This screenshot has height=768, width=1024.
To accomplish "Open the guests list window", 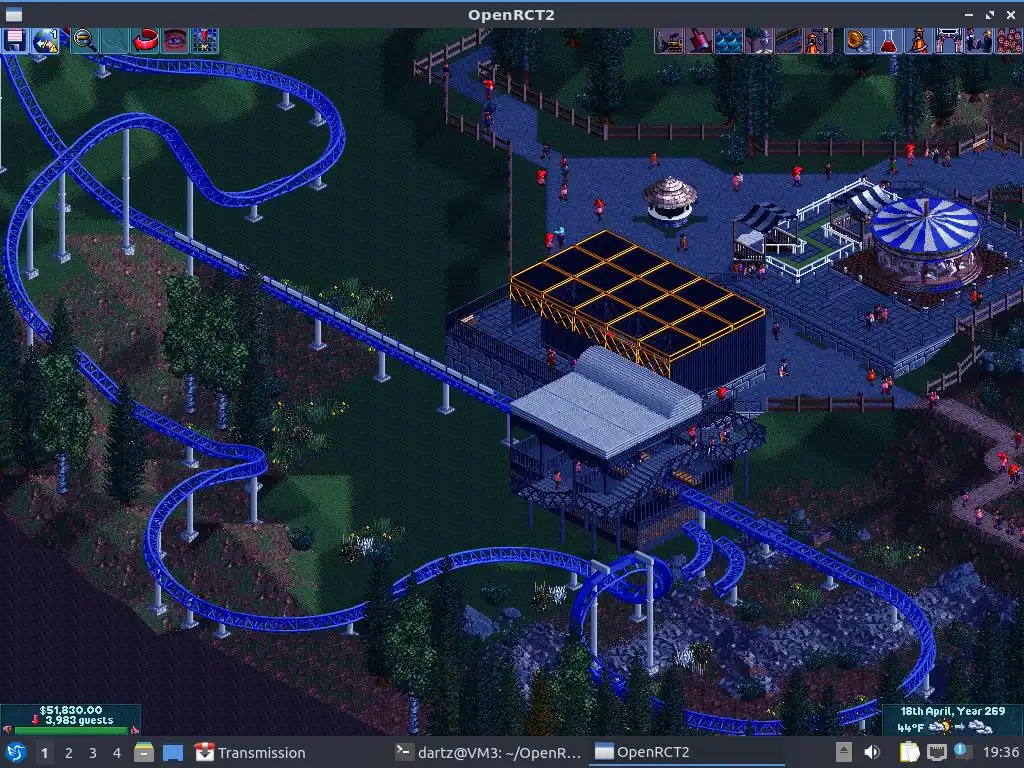I will [1007, 40].
